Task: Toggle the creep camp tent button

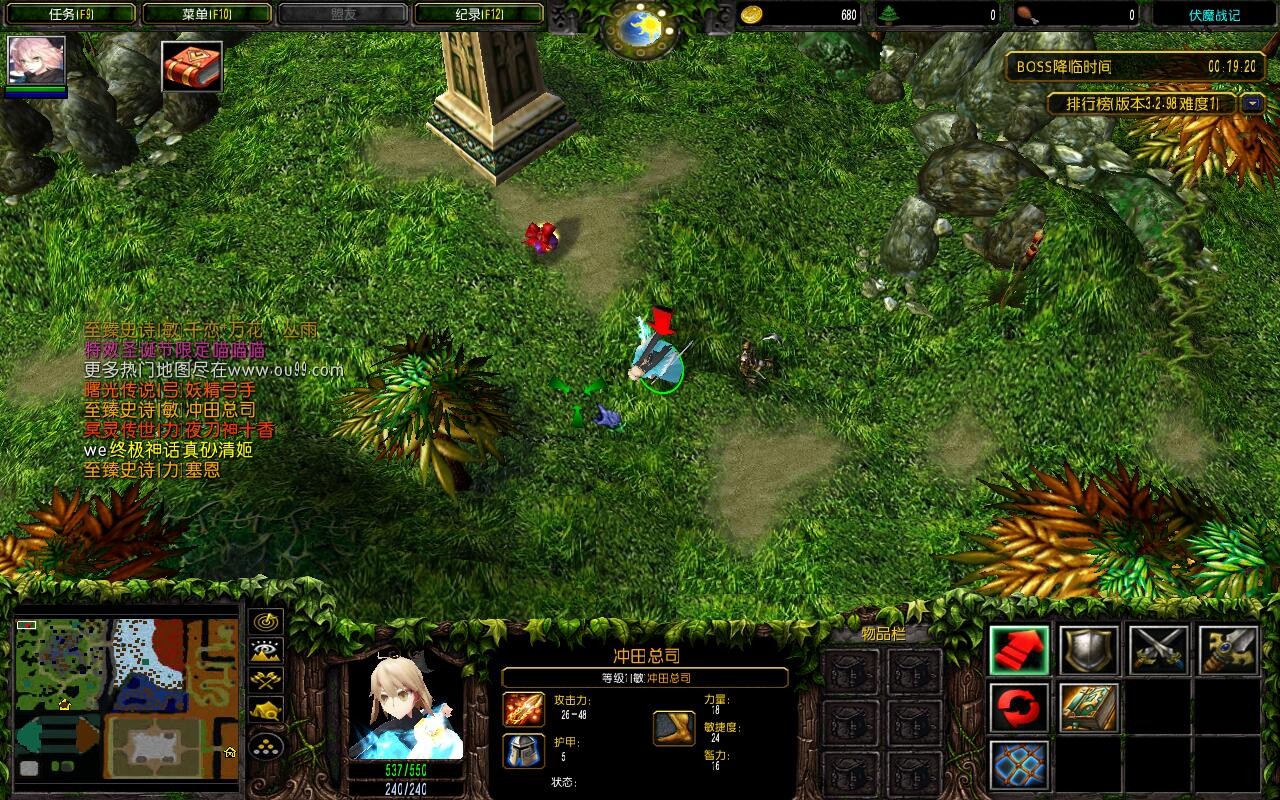Action: coord(266,711)
